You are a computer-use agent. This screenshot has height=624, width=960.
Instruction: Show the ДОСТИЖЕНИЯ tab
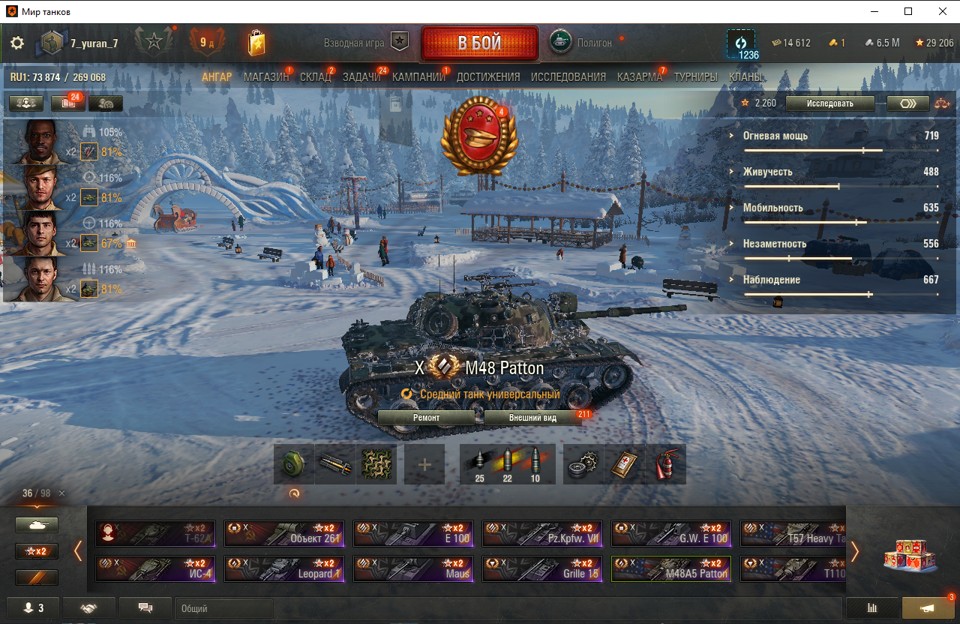click(488, 77)
